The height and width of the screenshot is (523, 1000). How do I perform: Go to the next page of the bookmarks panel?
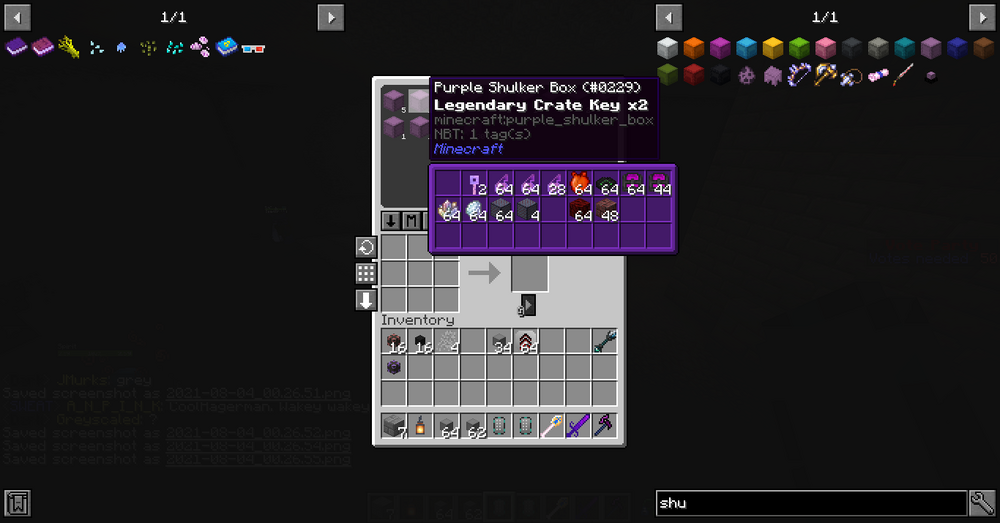pos(331,17)
